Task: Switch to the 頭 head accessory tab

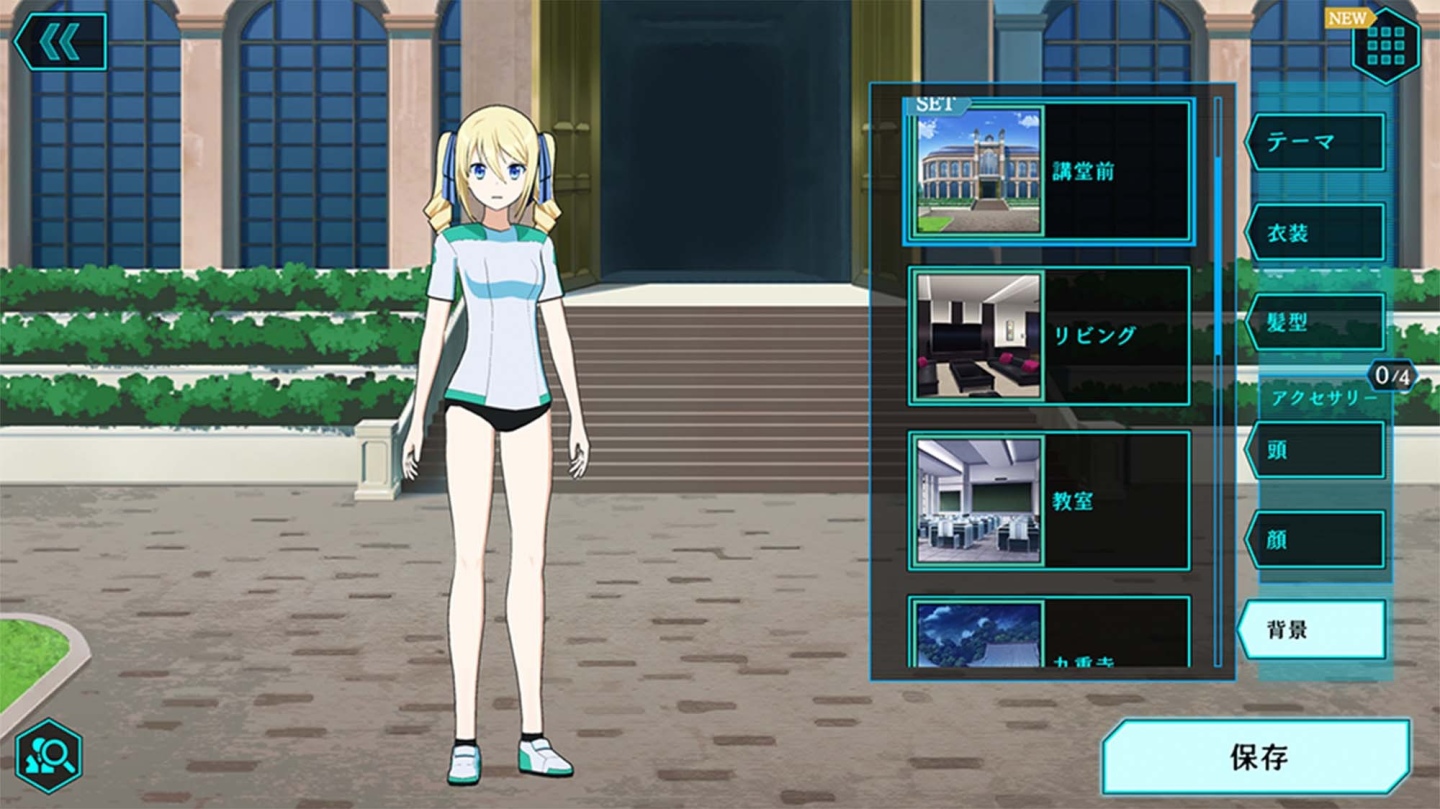Action: point(1315,450)
